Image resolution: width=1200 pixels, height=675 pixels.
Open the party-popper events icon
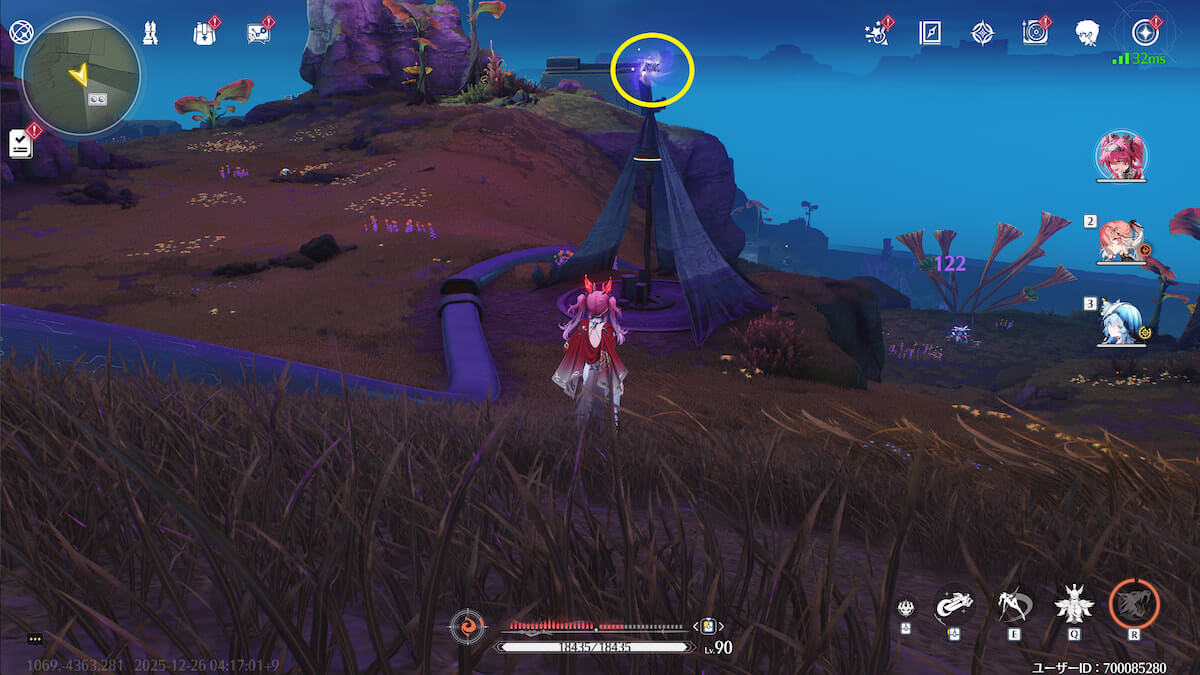click(x=877, y=32)
